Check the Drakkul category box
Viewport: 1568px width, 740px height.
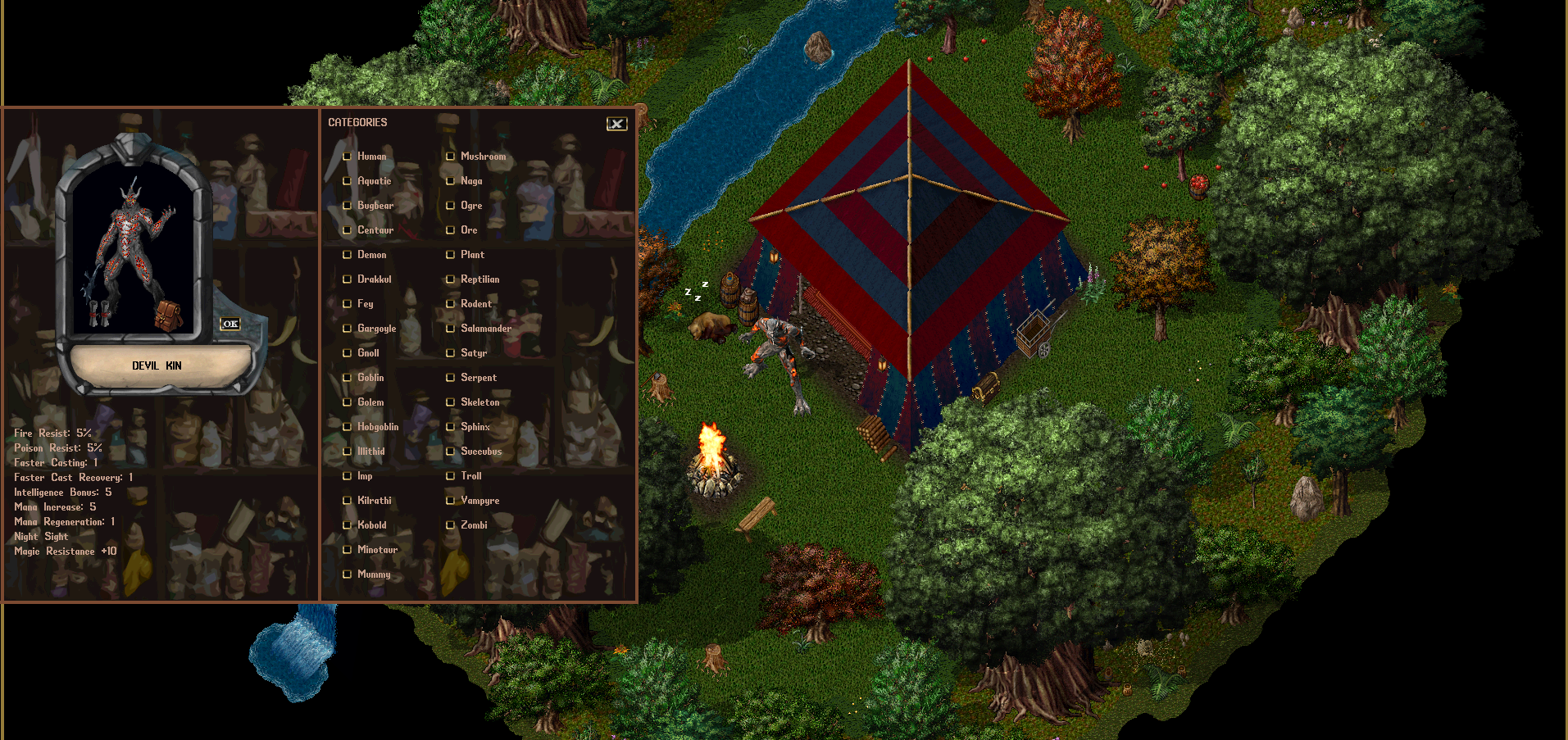tap(348, 279)
